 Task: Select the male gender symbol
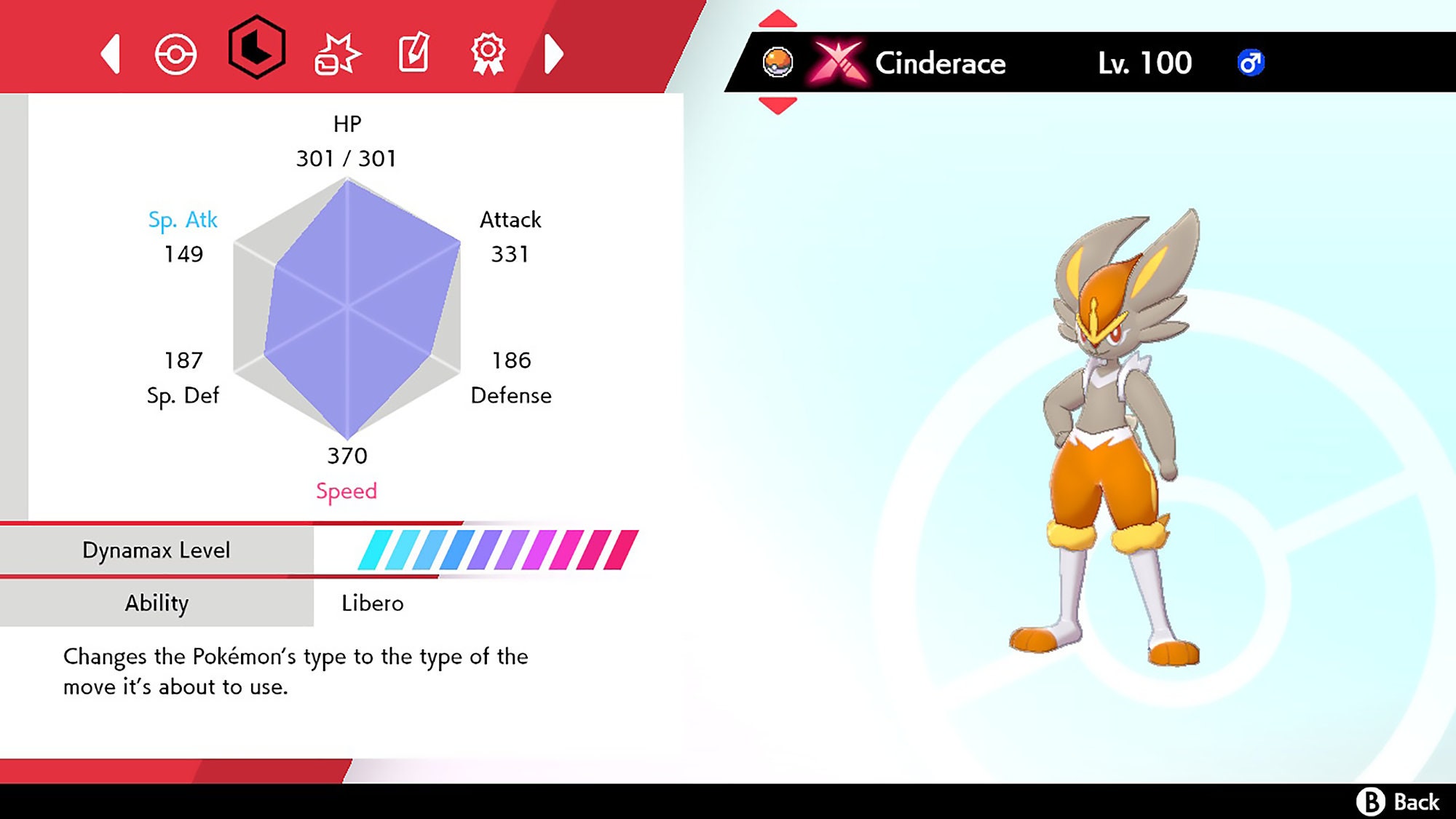1251,63
